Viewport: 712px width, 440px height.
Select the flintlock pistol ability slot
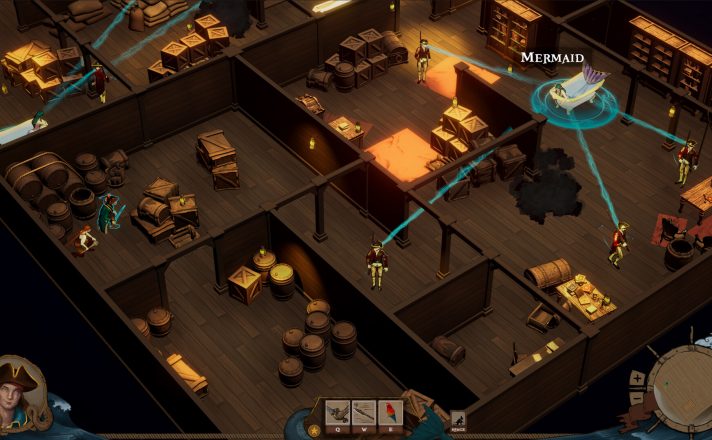coord(338,412)
